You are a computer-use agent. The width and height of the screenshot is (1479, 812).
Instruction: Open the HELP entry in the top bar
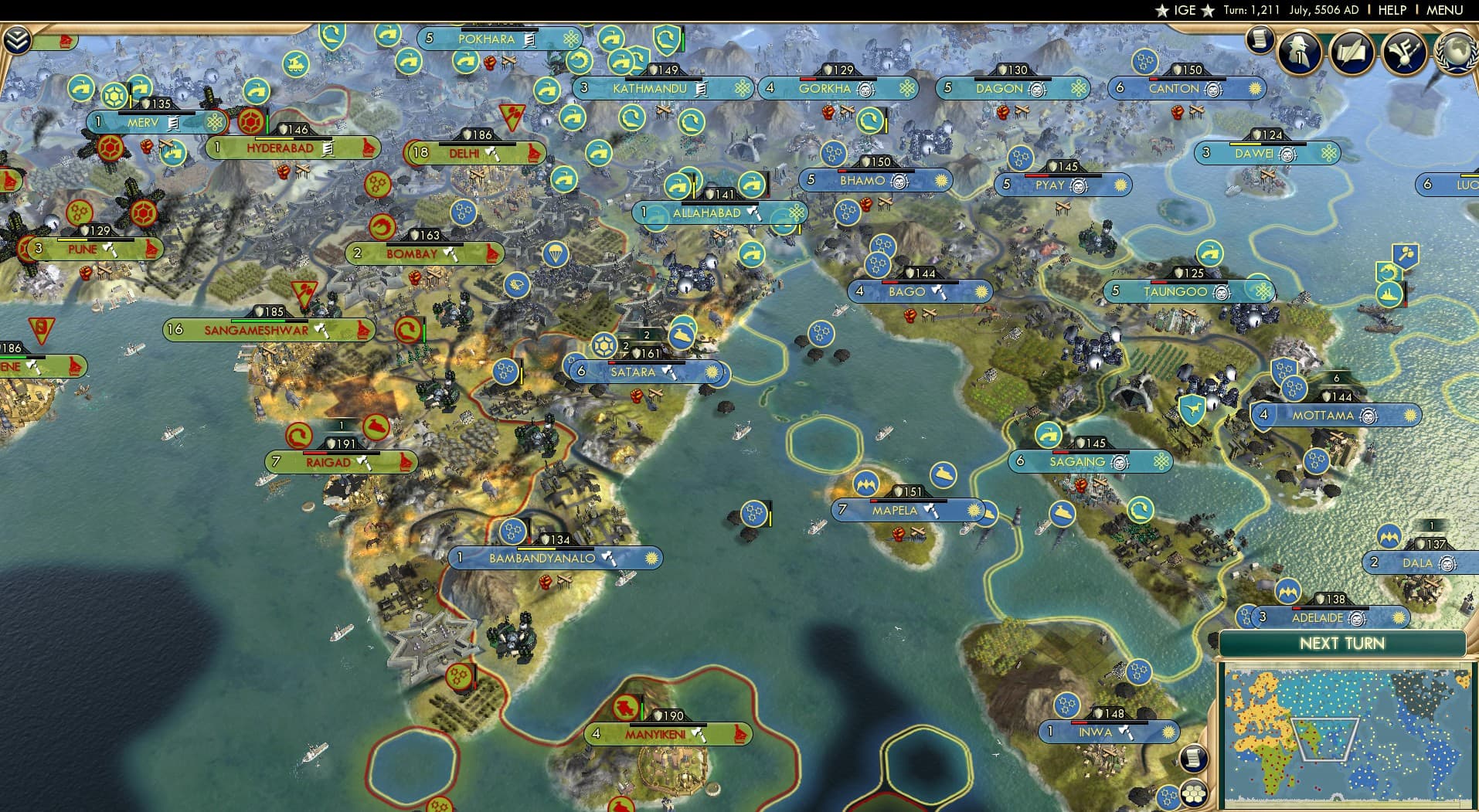pos(1392,10)
